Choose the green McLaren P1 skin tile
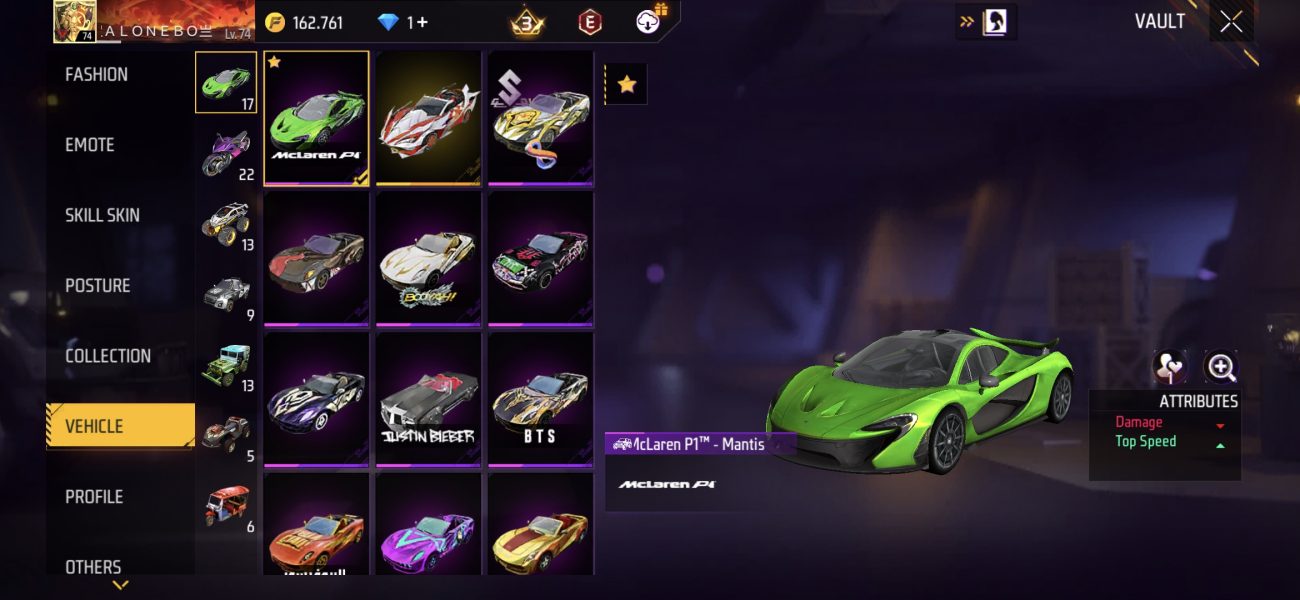The height and width of the screenshot is (600, 1300). 316,117
